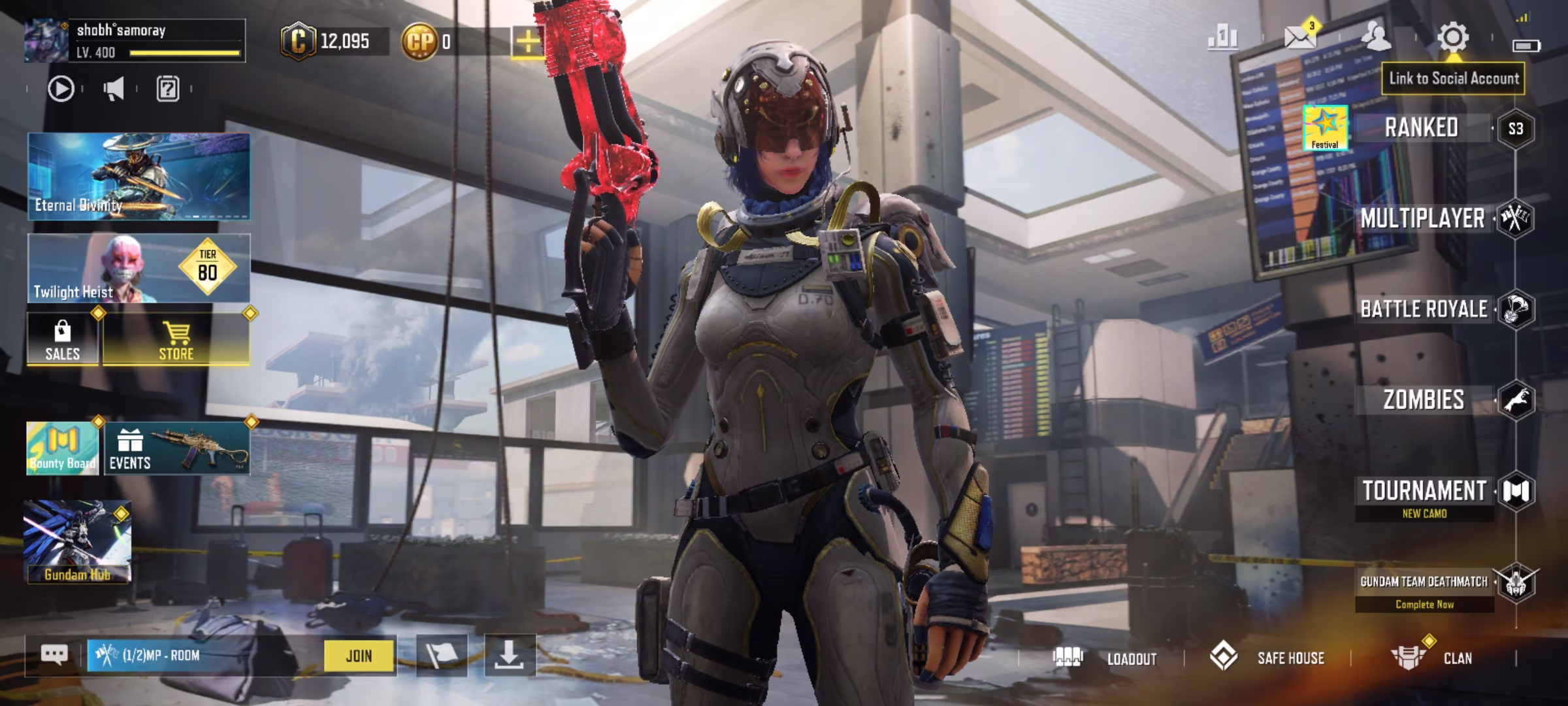This screenshot has height=706, width=1568.
Task: Join the MP room
Action: click(359, 656)
